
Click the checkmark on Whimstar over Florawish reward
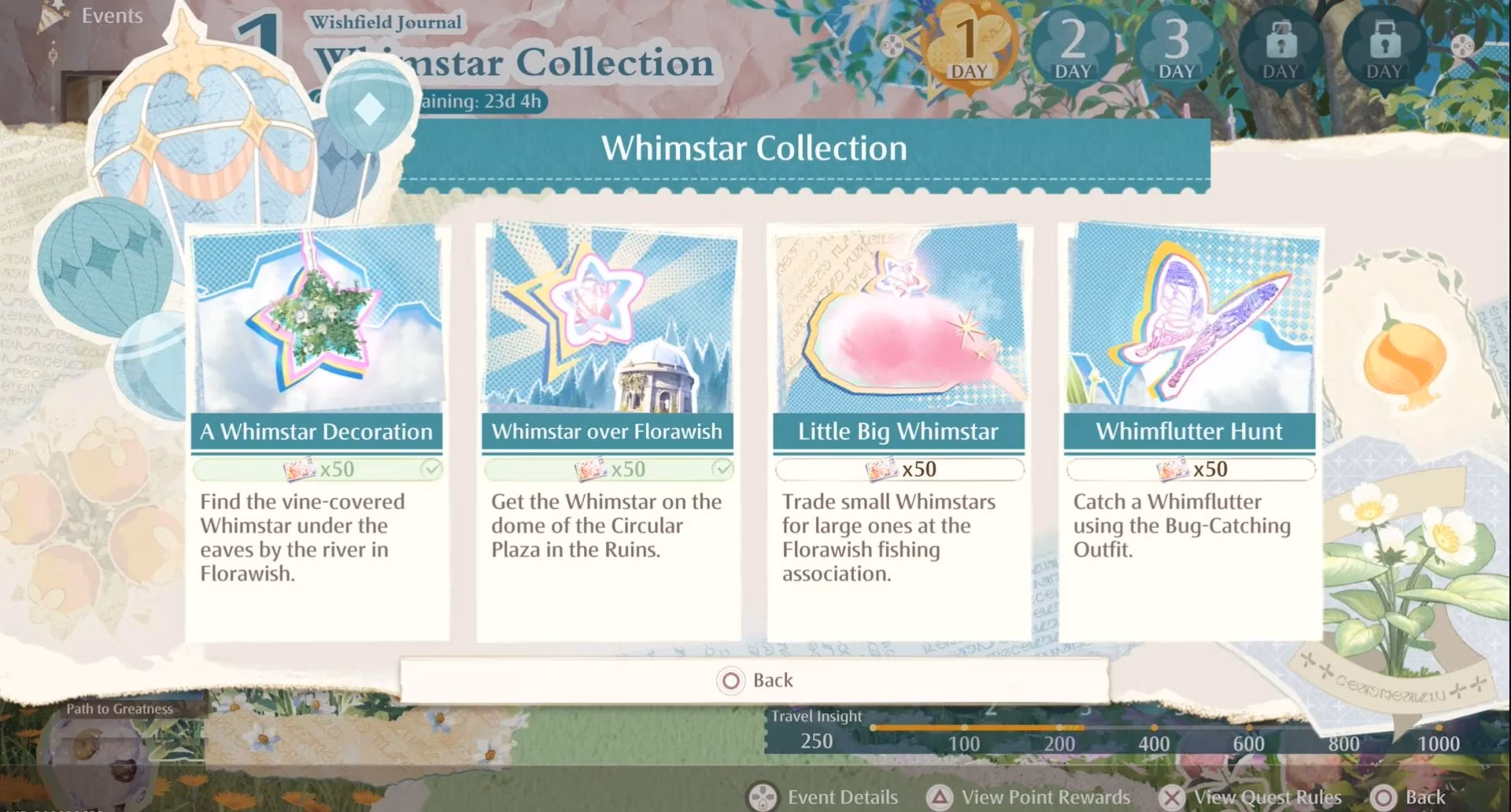722,468
